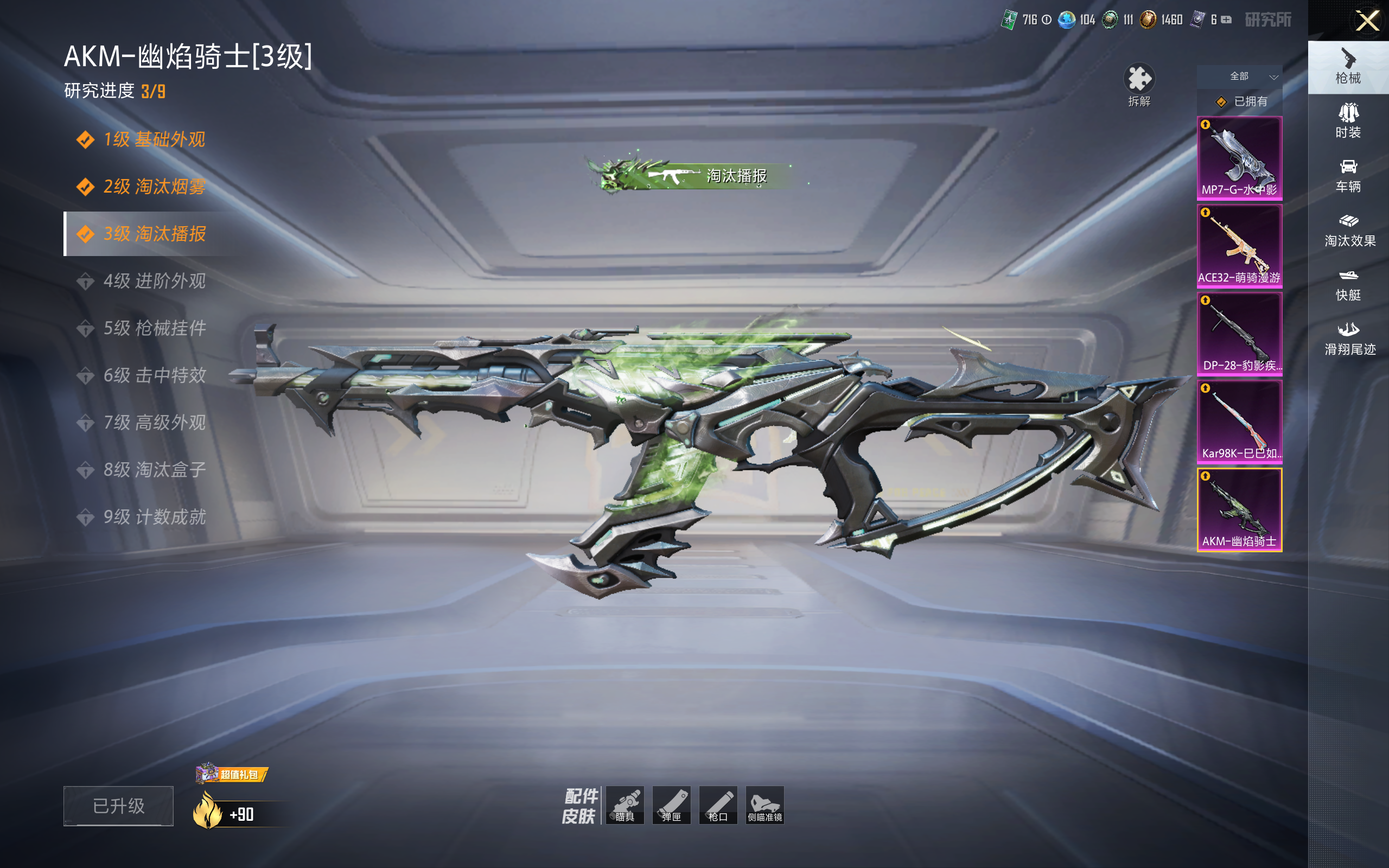The height and width of the screenshot is (868, 1389).
Task: Switch to the 车辆 vehicles tab
Action: tap(1348, 175)
